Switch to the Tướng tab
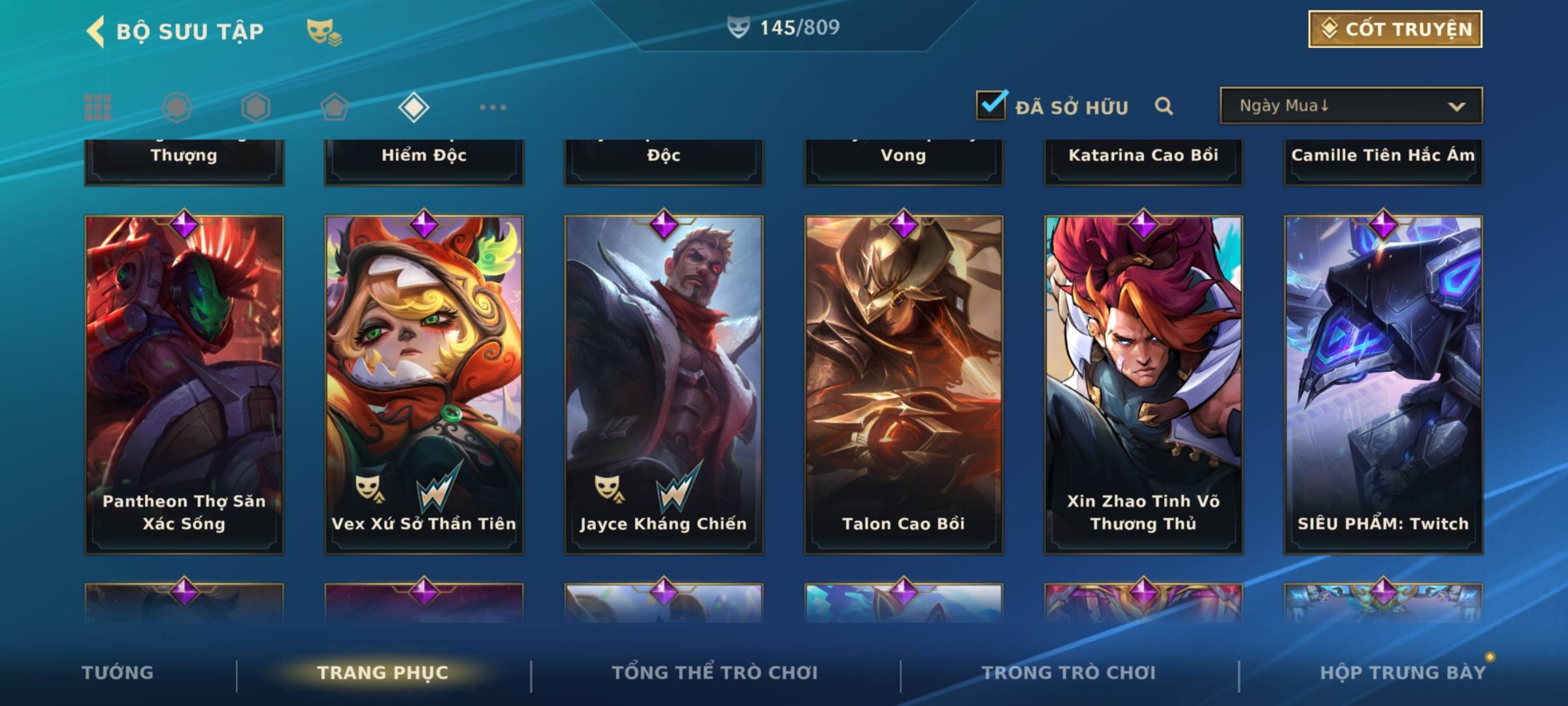Screen dimensions: 1568x706 pyautogui.click(x=118, y=673)
